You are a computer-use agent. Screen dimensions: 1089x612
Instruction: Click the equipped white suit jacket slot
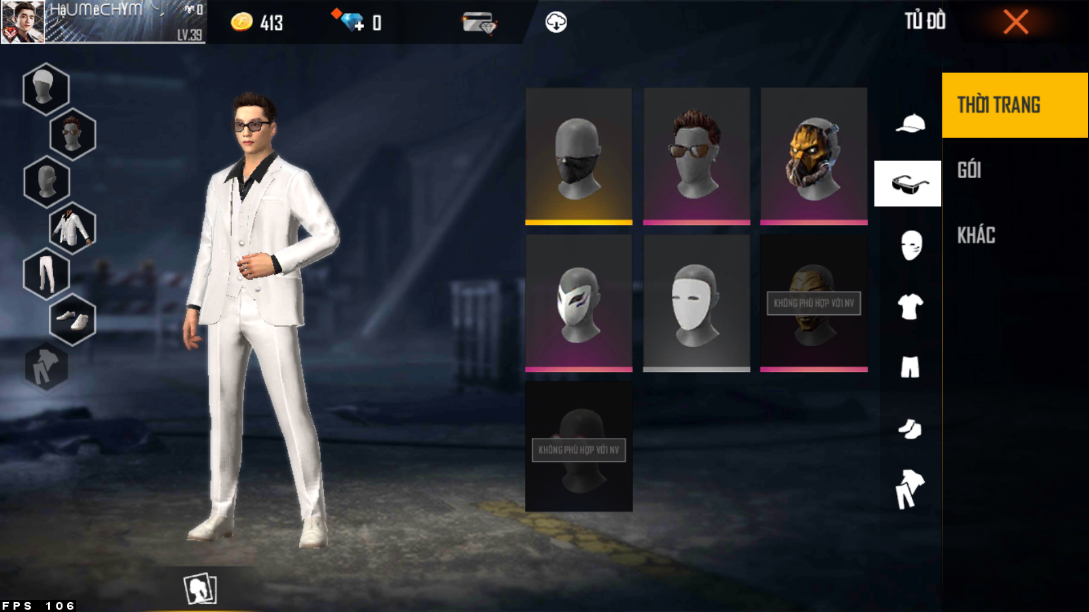(72, 228)
